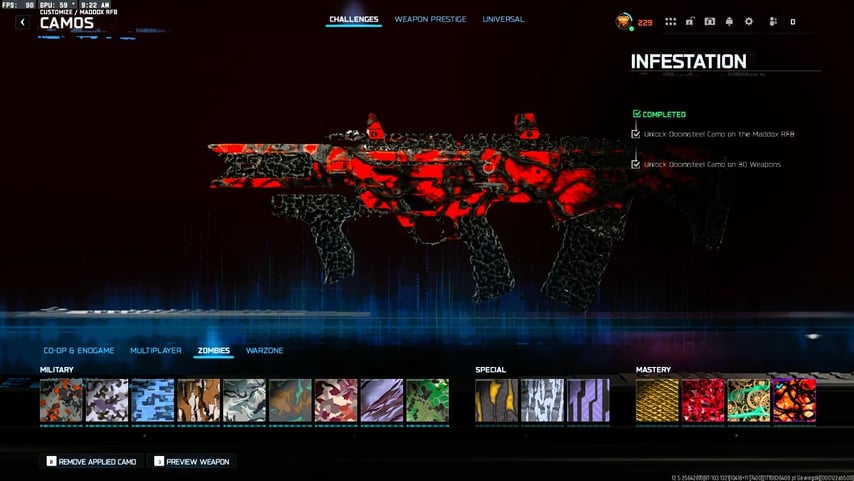This screenshot has height=481, width=854.
Task: Pick the red crystal Mastery camo
Action: [x=703, y=400]
